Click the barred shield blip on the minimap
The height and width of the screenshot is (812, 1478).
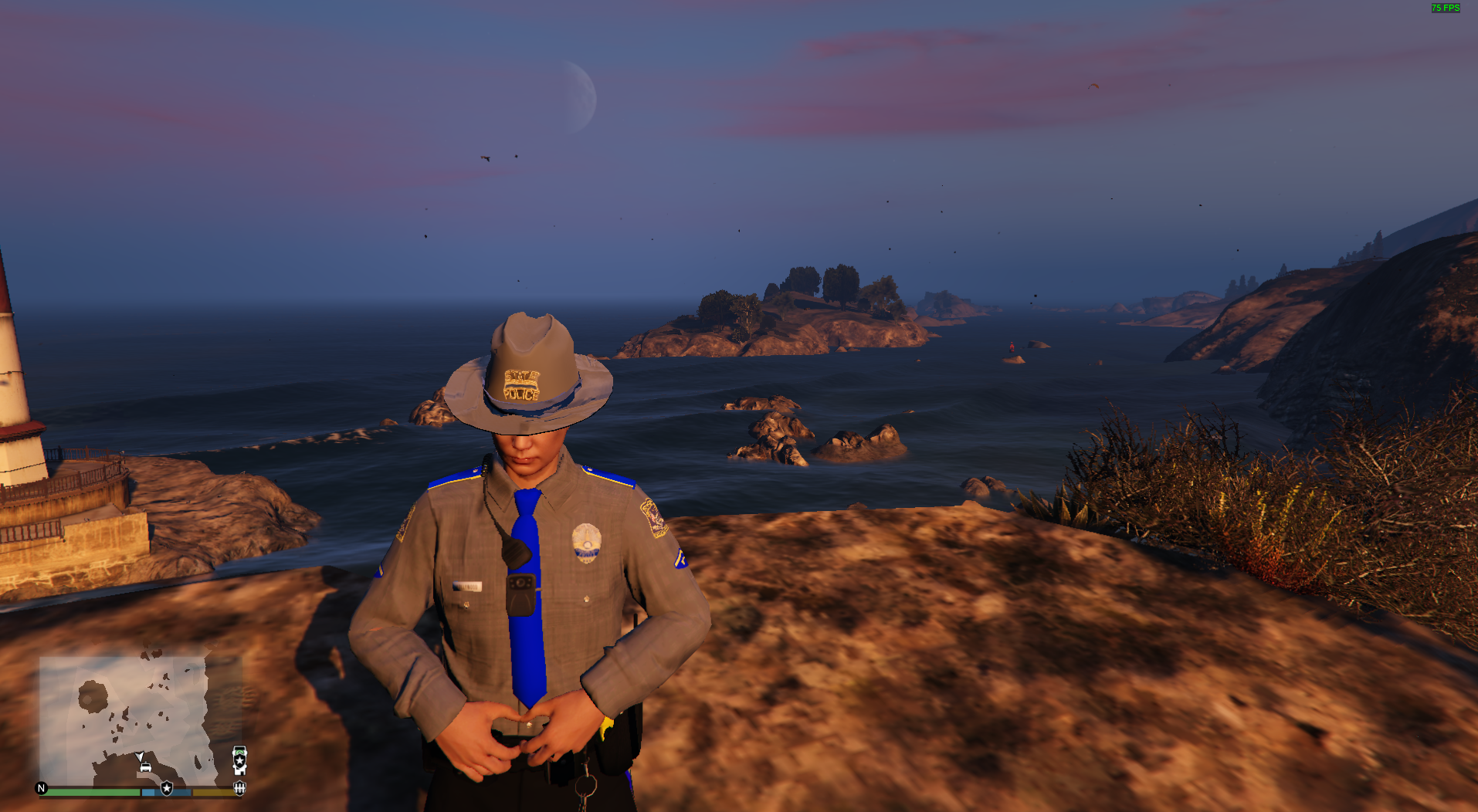[x=240, y=788]
